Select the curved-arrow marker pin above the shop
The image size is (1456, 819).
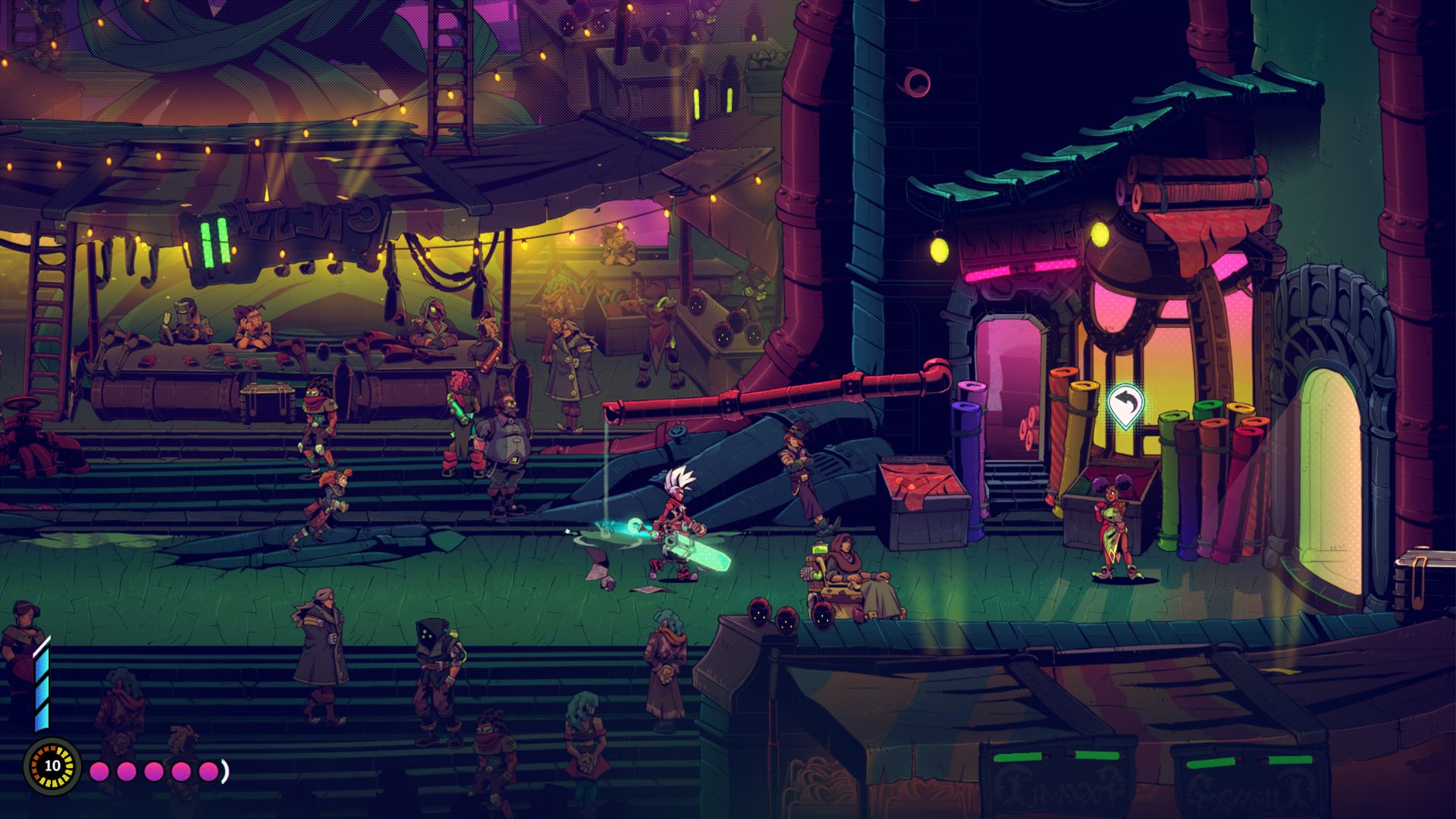click(x=1125, y=403)
